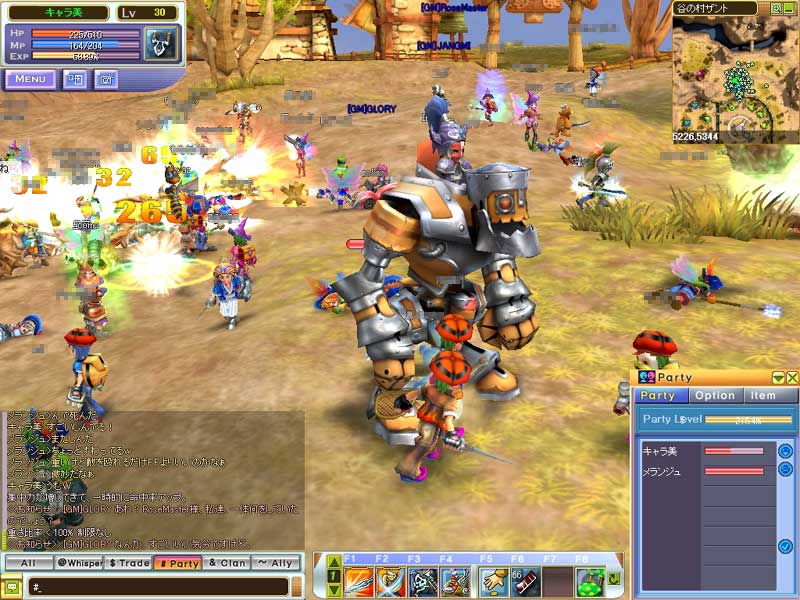Image resolution: width=800 pixels, height=600 pixels.
Task: Switch to the Ally chat tab
Action: [x=275, y=564]
